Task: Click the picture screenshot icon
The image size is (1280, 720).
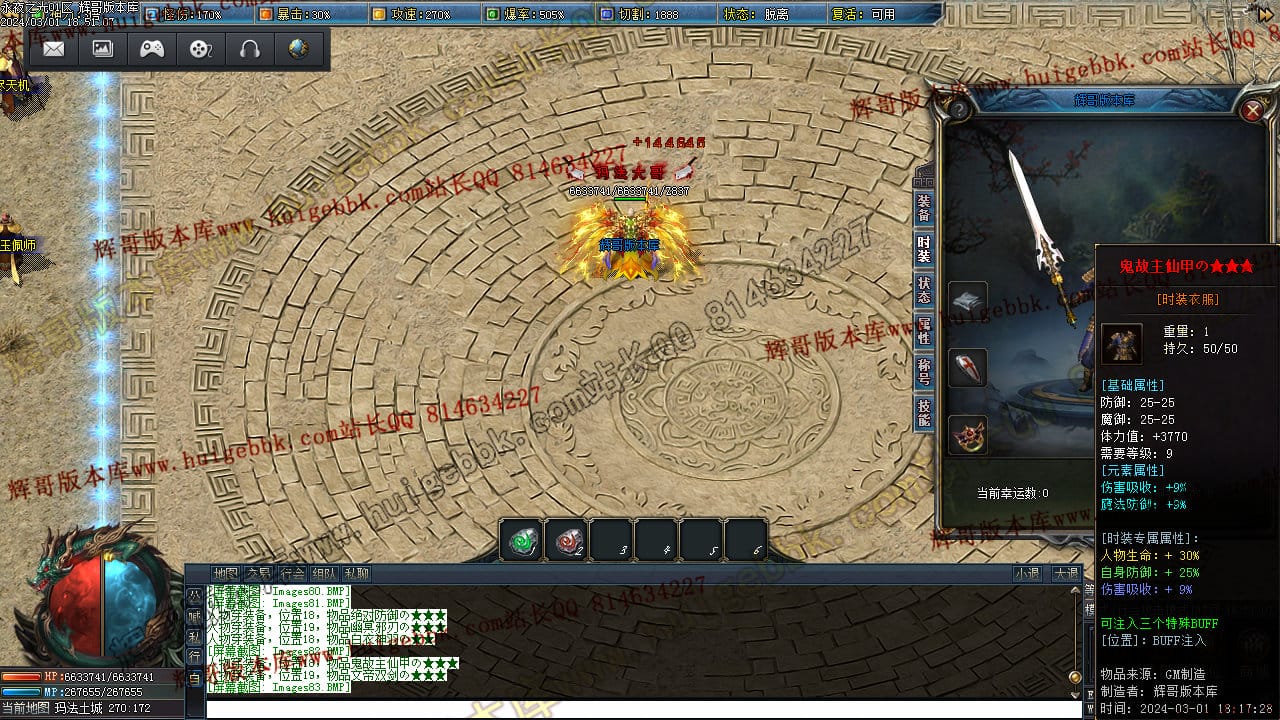Action: (x=103, y=49)
